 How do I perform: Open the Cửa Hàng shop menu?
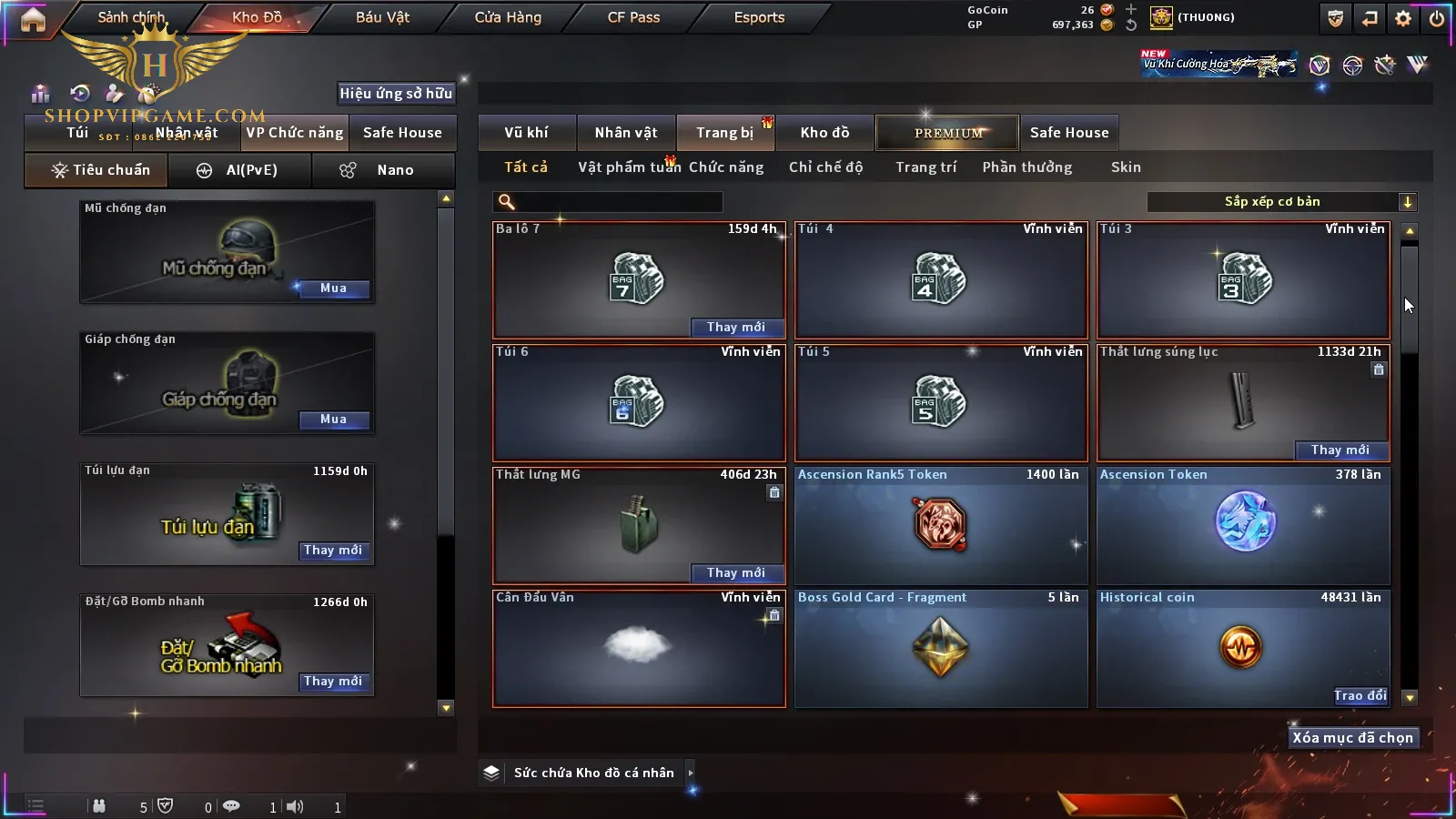[x=508, y=17]
